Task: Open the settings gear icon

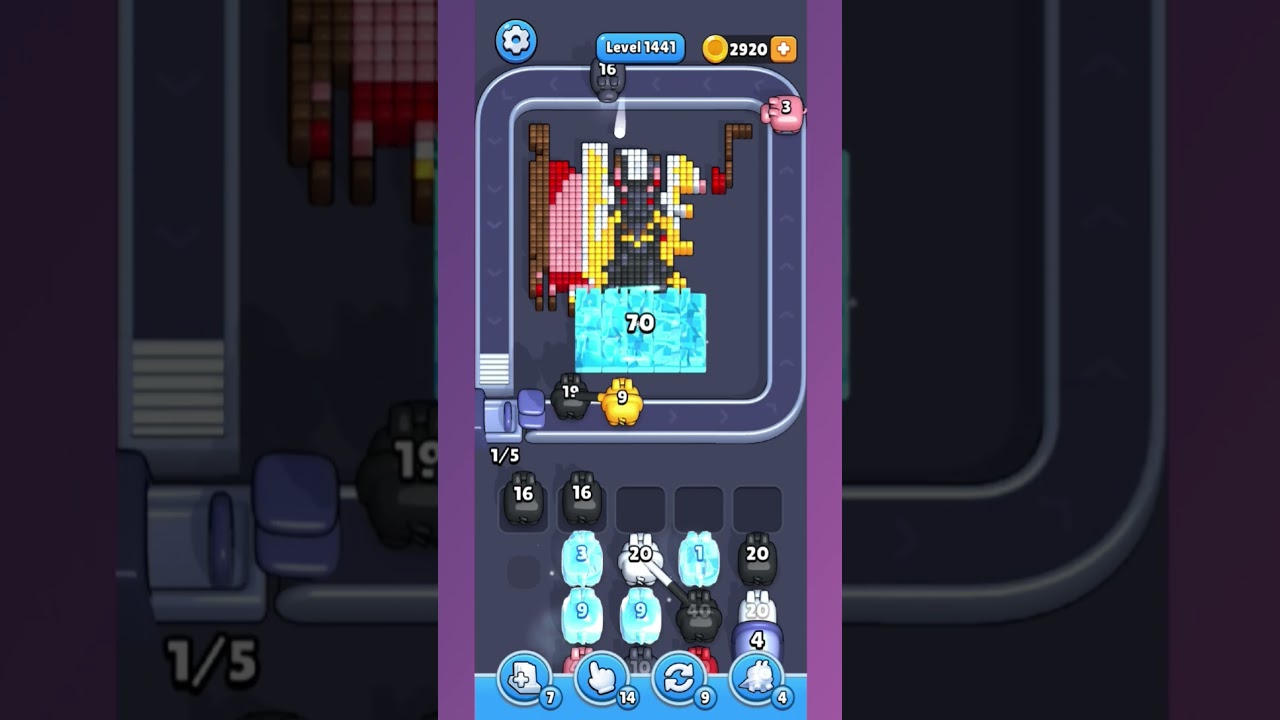Action: pyautogui.click(x=516, y=41)
